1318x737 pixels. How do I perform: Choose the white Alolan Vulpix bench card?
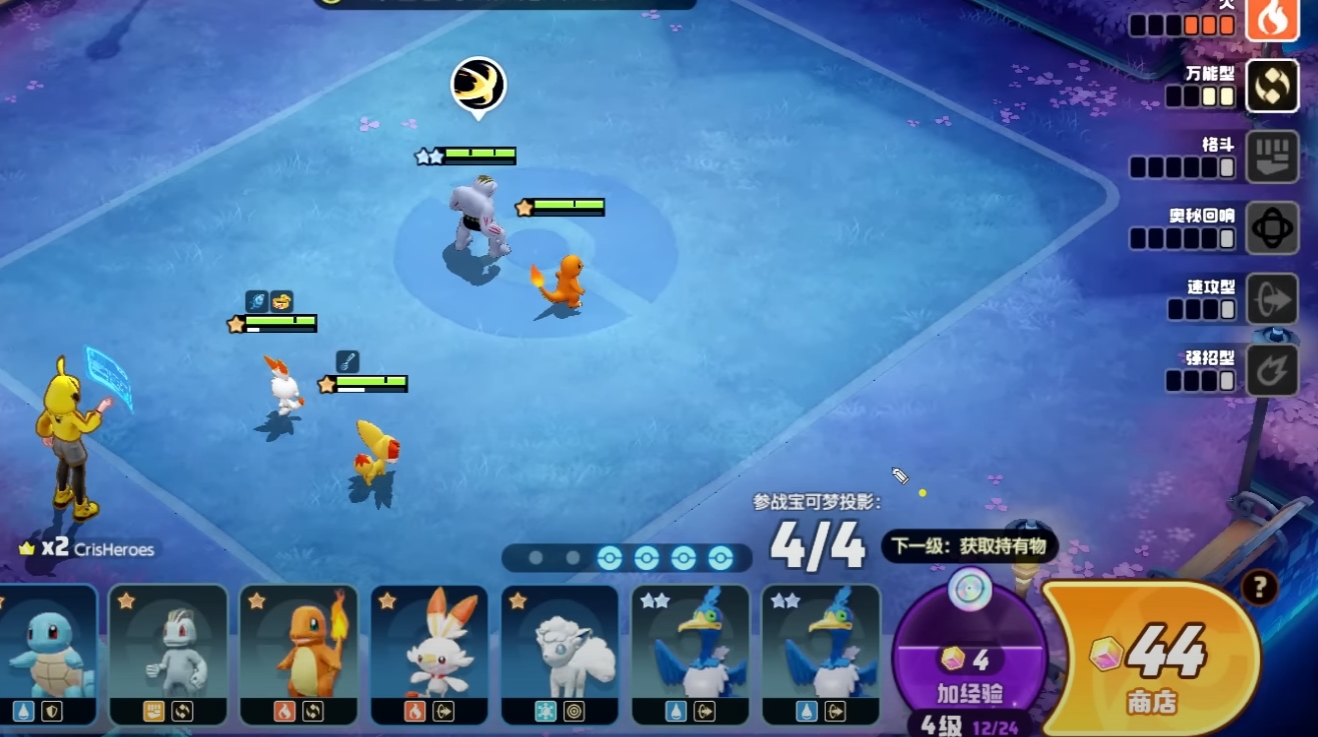(559, 655)
